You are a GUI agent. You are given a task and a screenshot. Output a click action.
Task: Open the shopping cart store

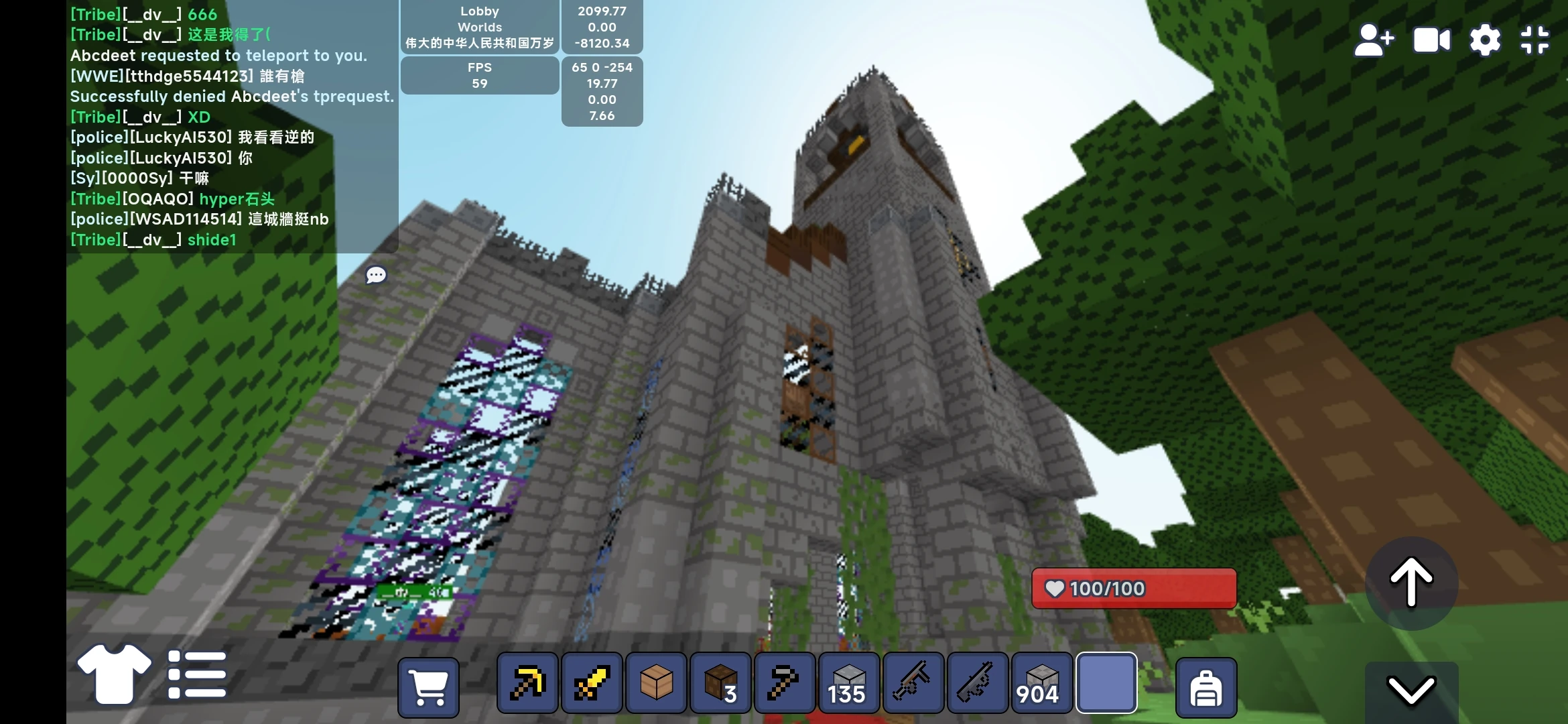[428, 687]
